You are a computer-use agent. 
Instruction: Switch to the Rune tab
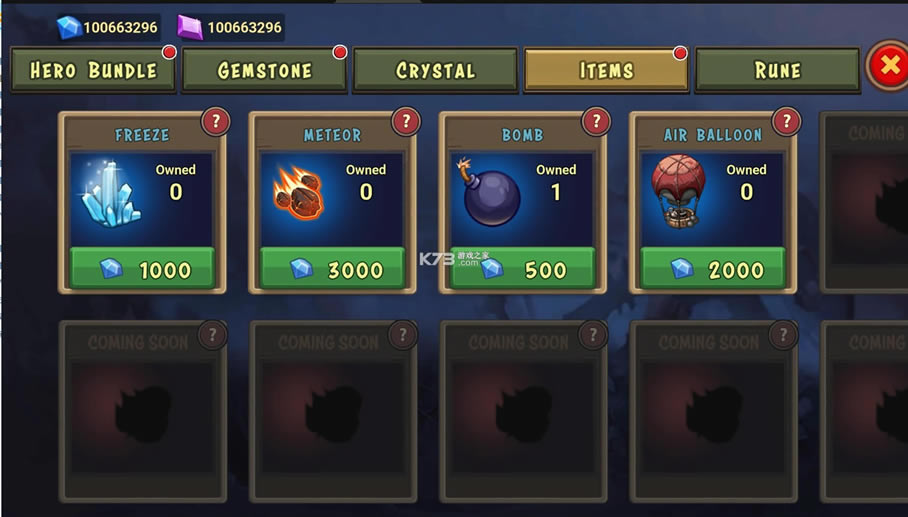tap(777, 70)
